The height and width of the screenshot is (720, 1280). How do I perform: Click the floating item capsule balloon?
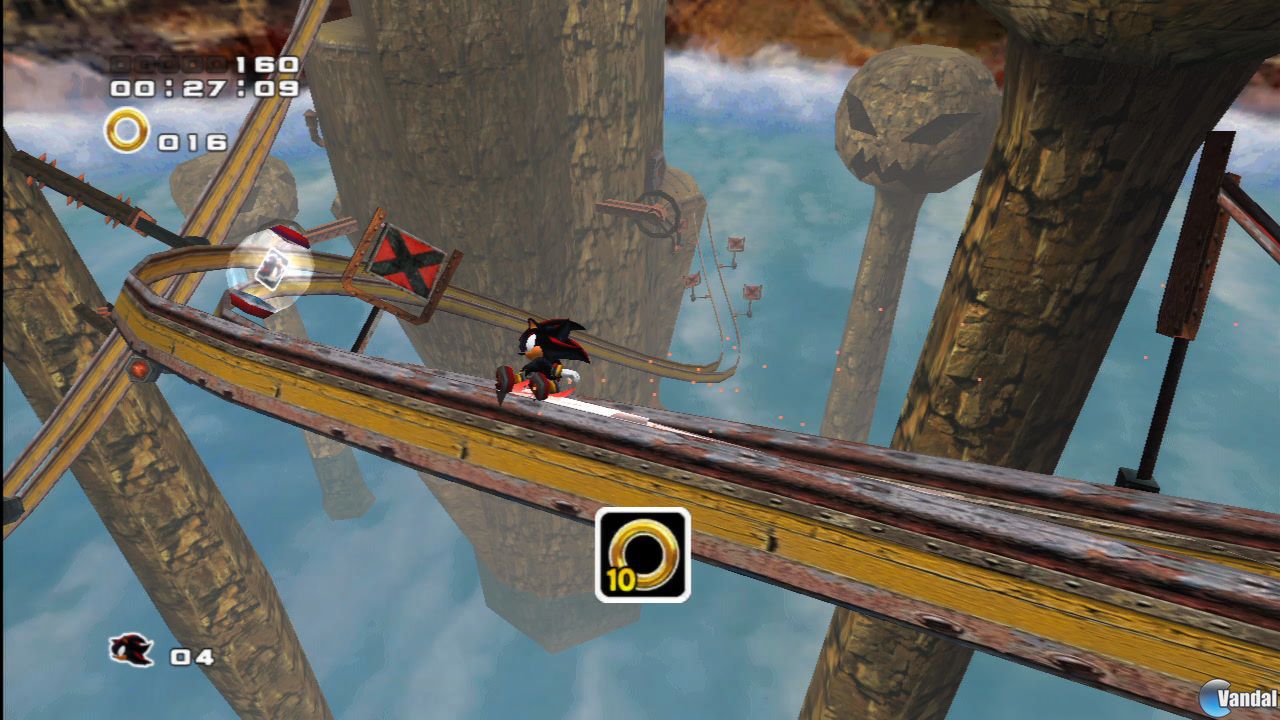click(271, 270)
